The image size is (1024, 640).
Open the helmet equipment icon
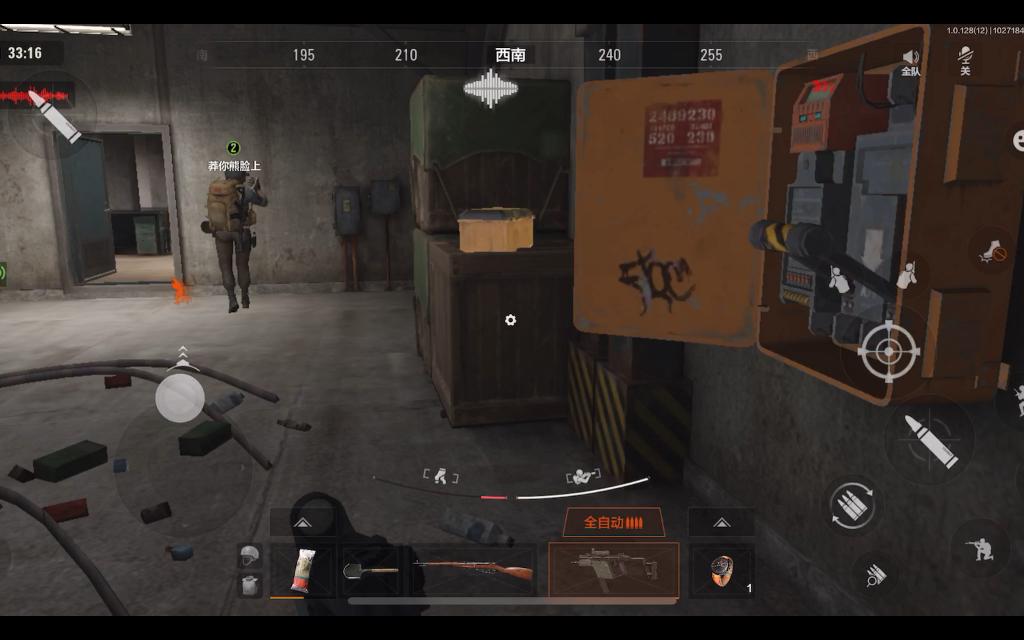pos(250,557)
